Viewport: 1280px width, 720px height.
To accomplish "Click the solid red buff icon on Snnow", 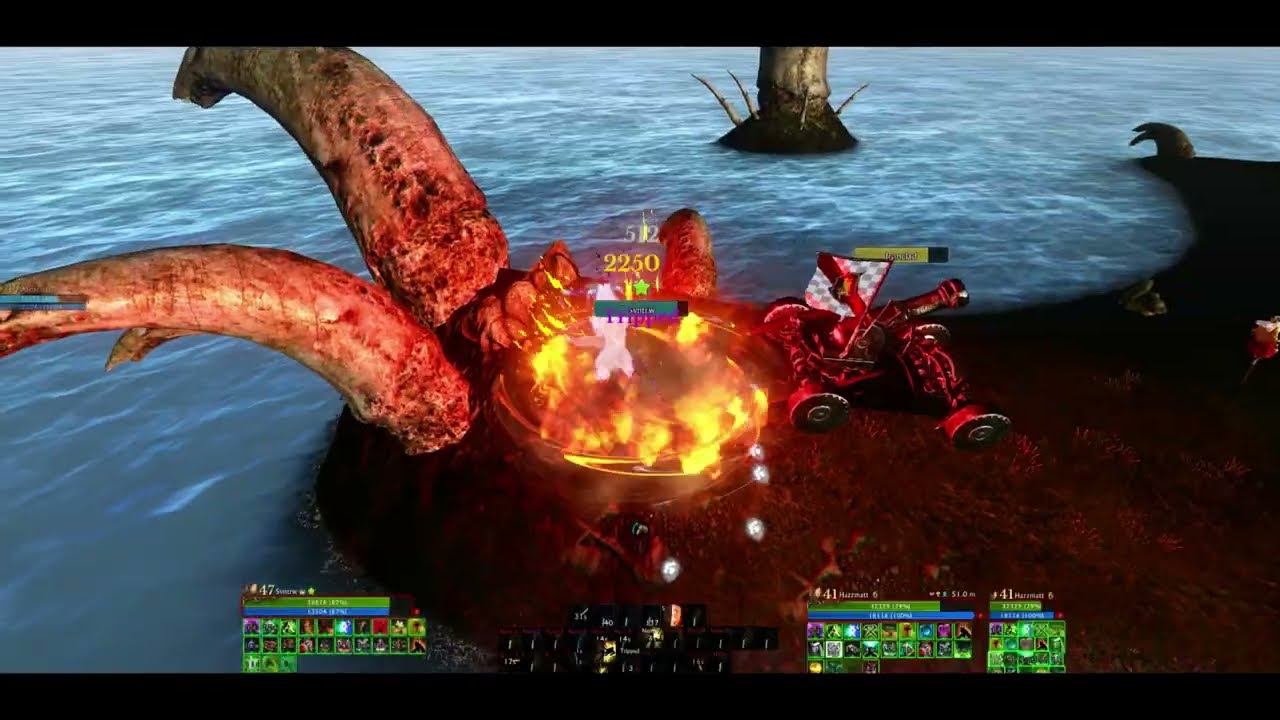I will [x=381, y=627].
